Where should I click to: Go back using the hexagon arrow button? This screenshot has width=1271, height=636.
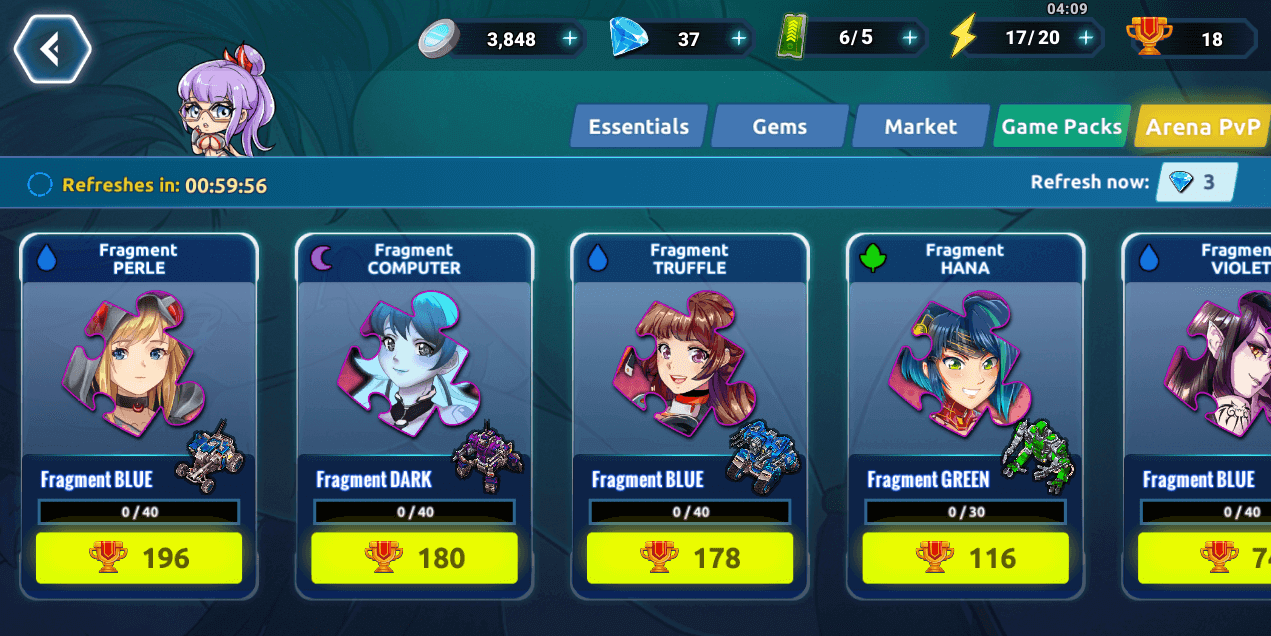[52, 48]
